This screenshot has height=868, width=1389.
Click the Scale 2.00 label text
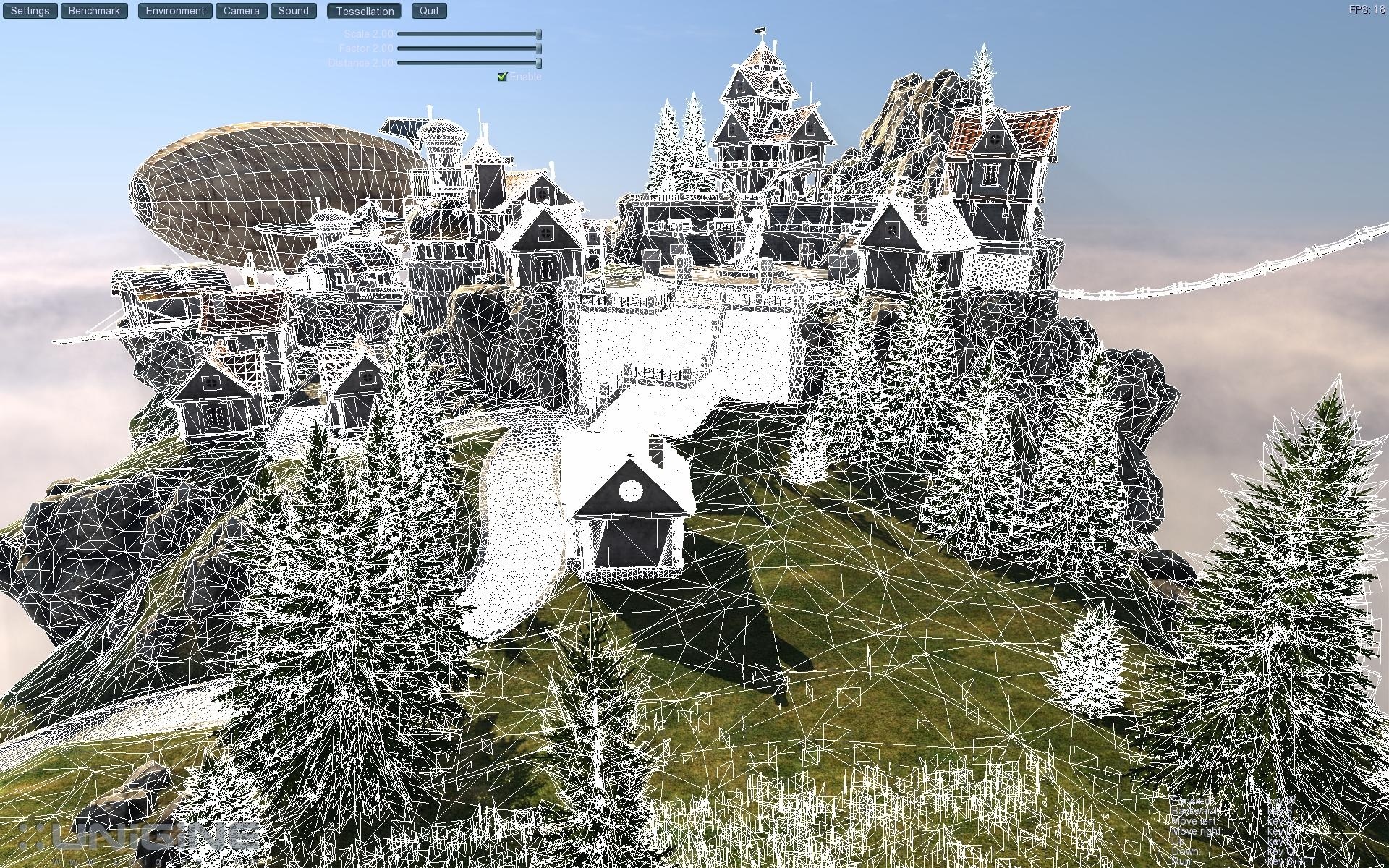click(x=367, y=34)
